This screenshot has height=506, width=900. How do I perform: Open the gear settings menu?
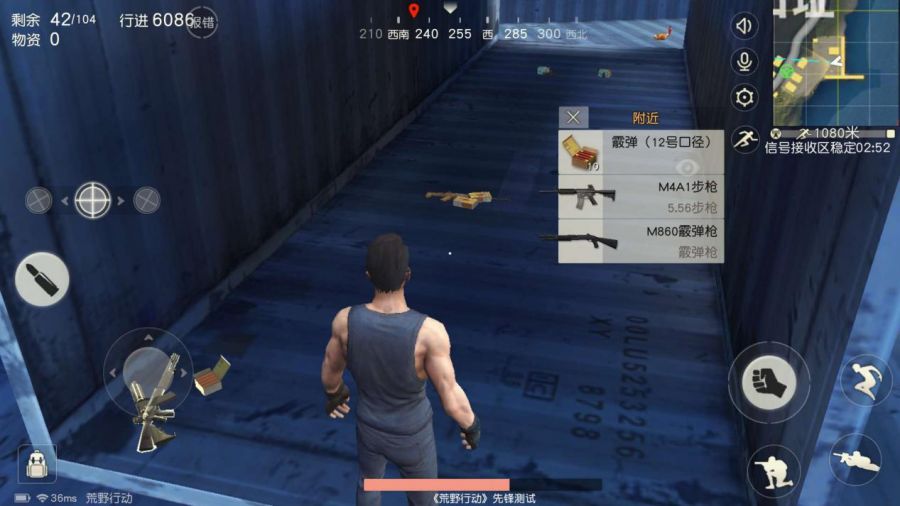[744, 98]
